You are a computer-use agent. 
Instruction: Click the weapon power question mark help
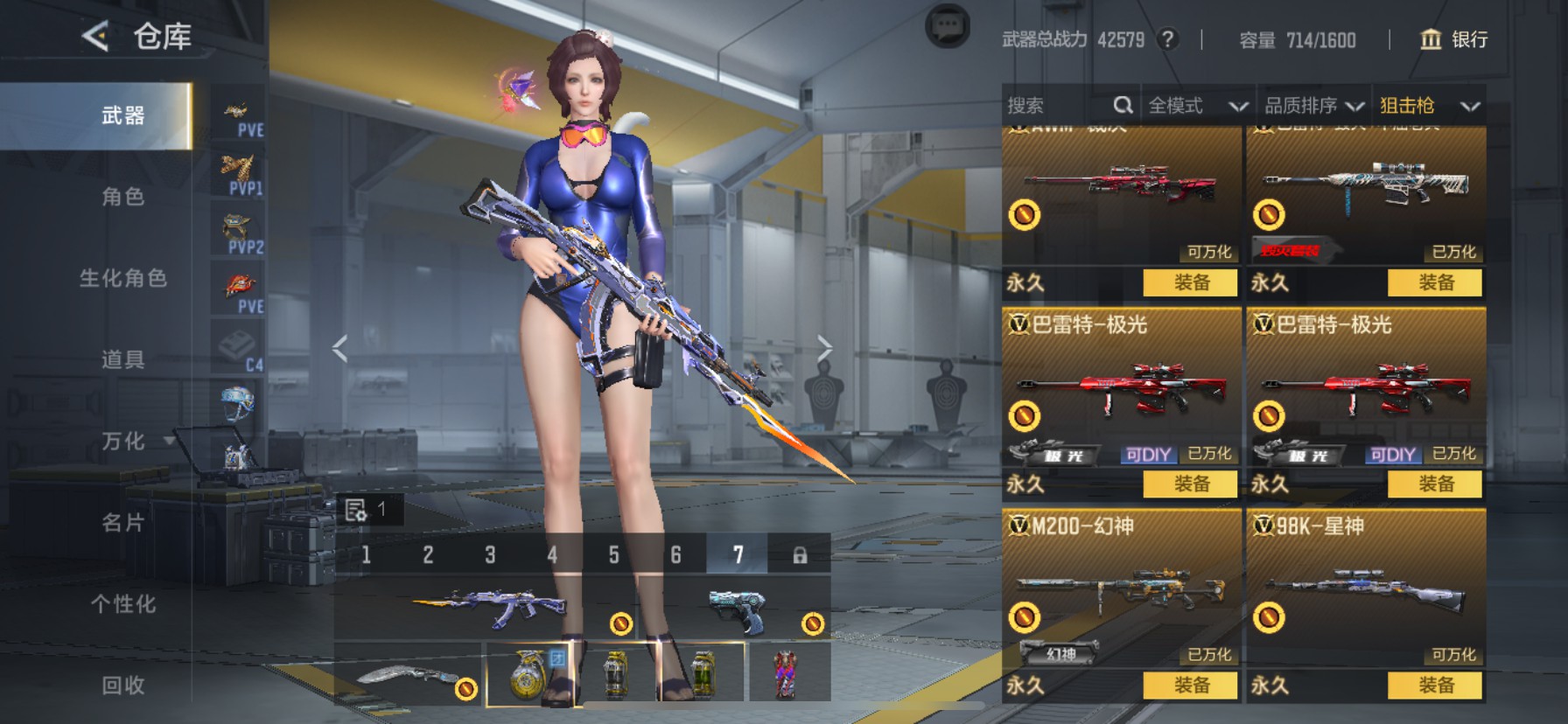1167,39
